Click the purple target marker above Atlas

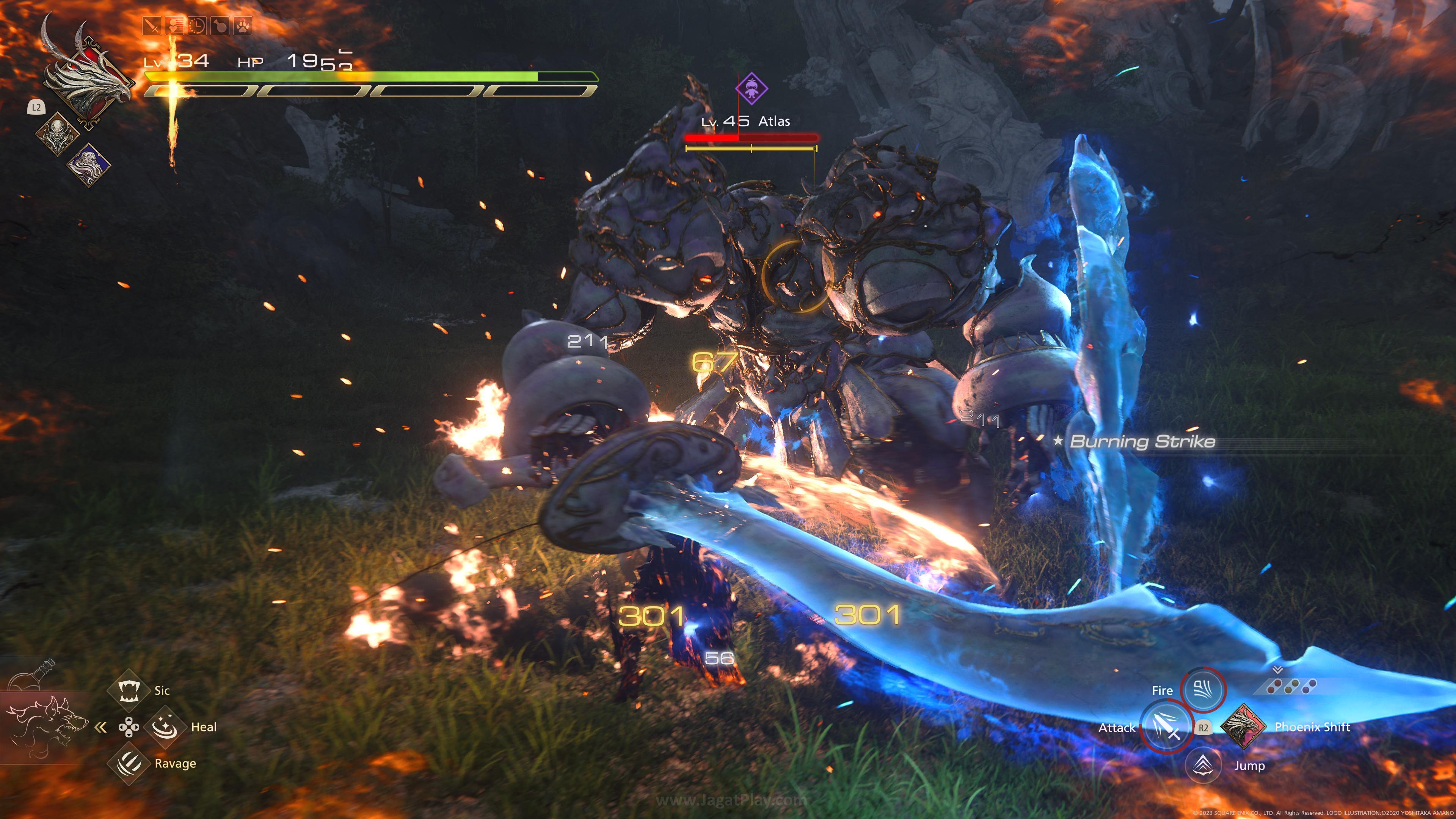click(752, 88)
